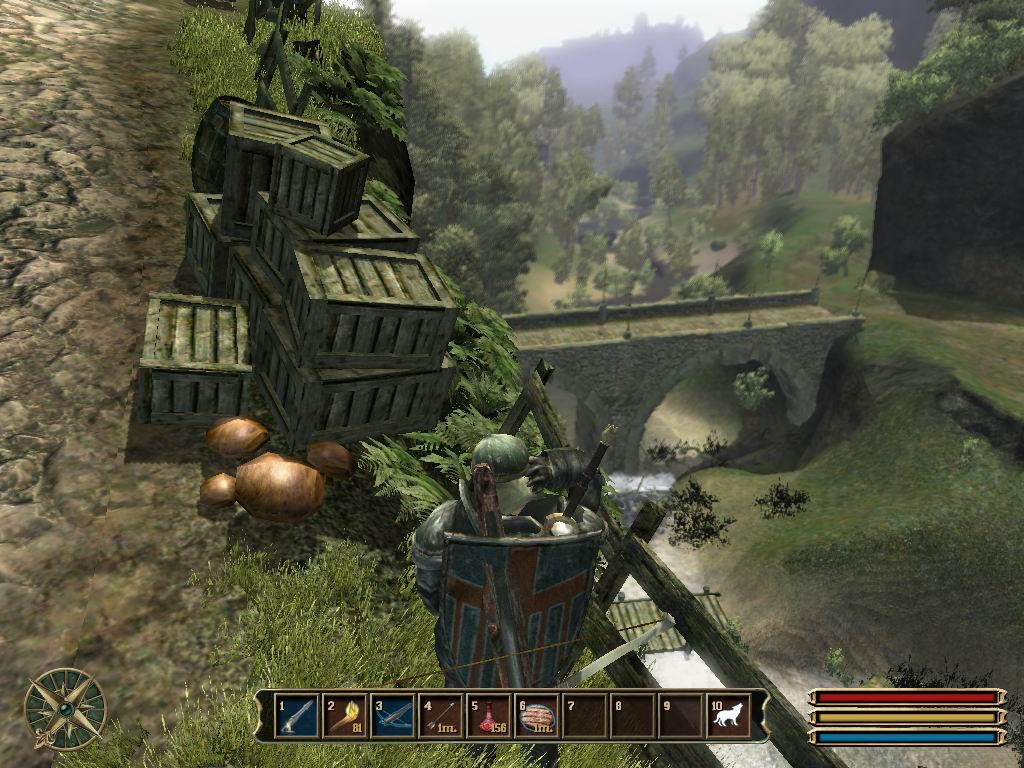Eat the plate of meat
This screenshot has width=1024, height=768.
(x=537, y=716)
